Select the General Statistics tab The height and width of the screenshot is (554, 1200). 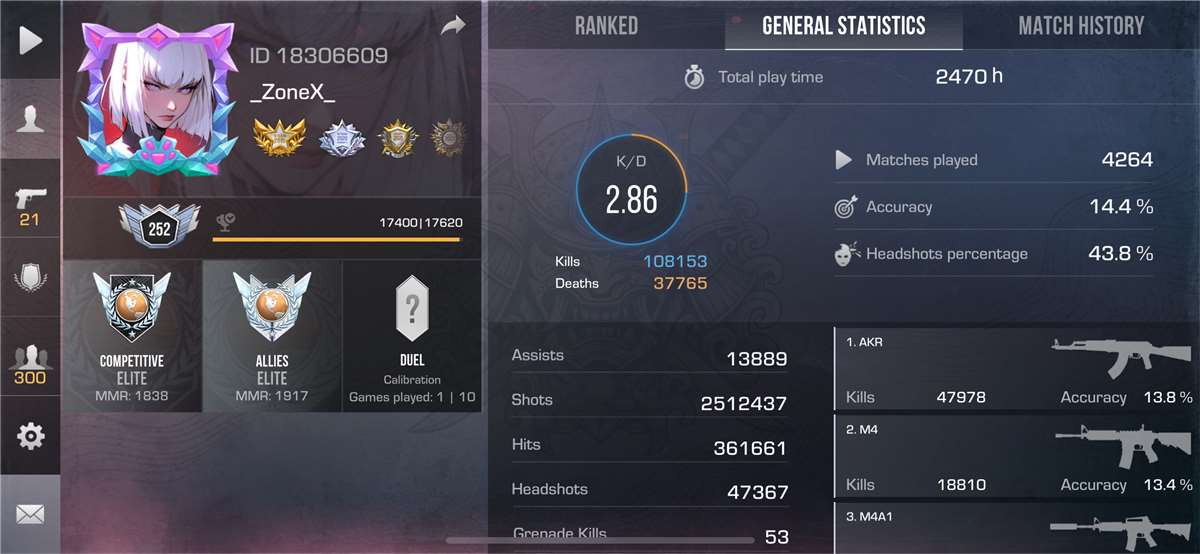(x=843, y=26)
